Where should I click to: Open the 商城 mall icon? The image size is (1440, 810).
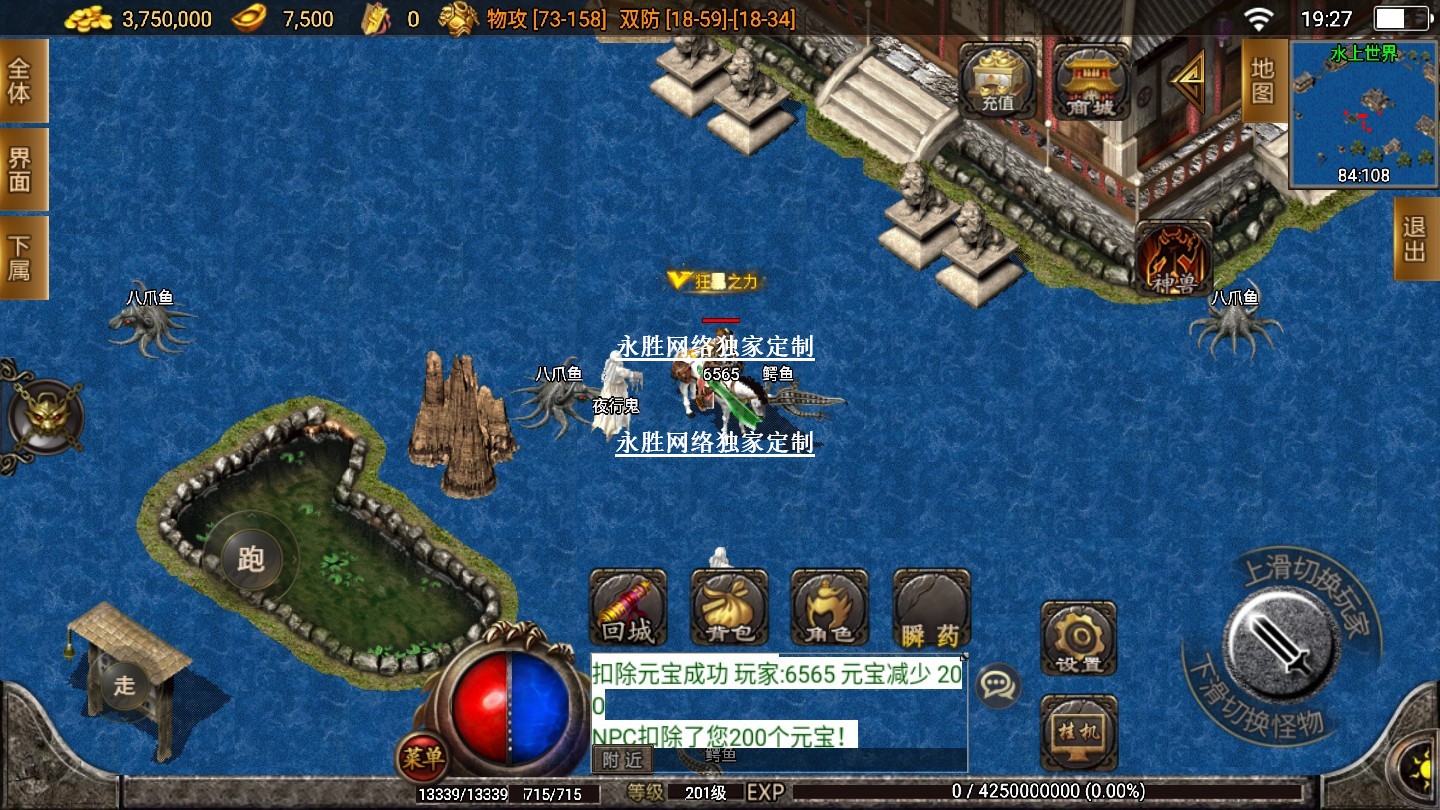[1091, 81]
